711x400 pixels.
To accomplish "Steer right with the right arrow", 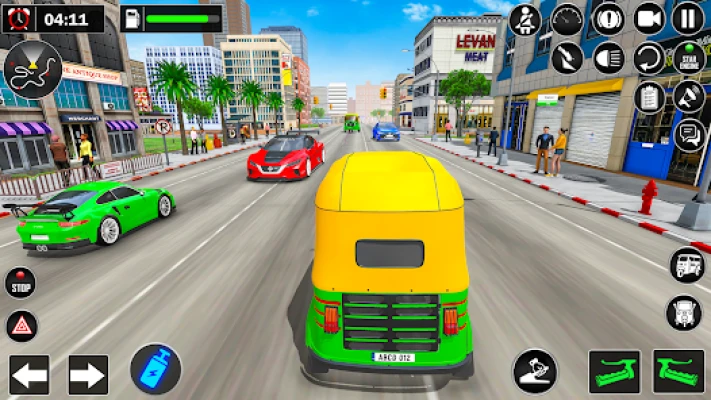I will (x=88, y=375).
